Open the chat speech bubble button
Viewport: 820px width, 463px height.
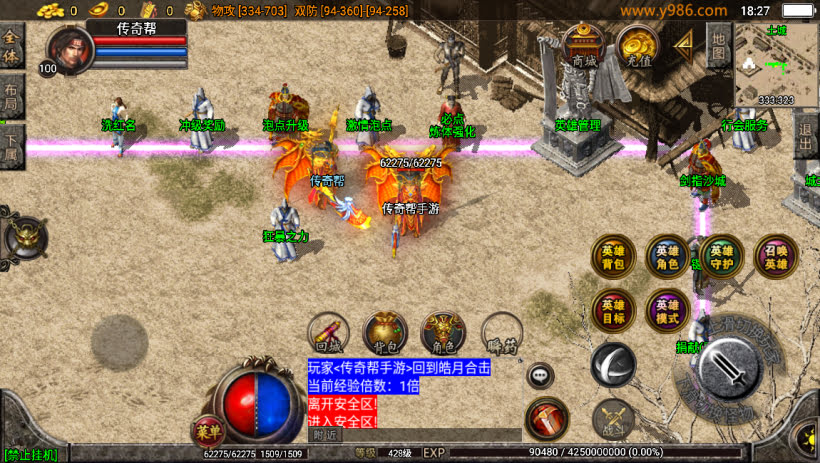540,375
